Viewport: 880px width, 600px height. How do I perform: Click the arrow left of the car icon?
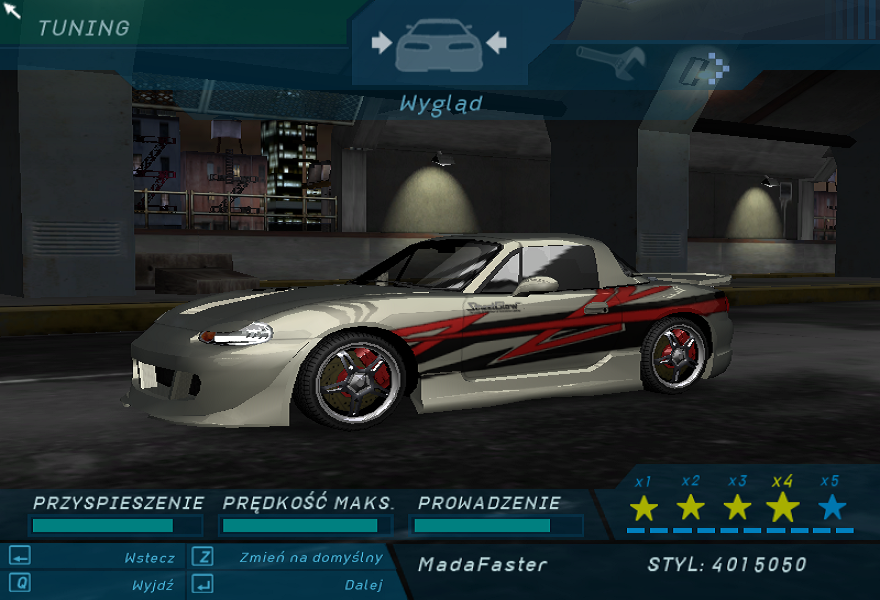pyautogui.click(x=381, y=43)
